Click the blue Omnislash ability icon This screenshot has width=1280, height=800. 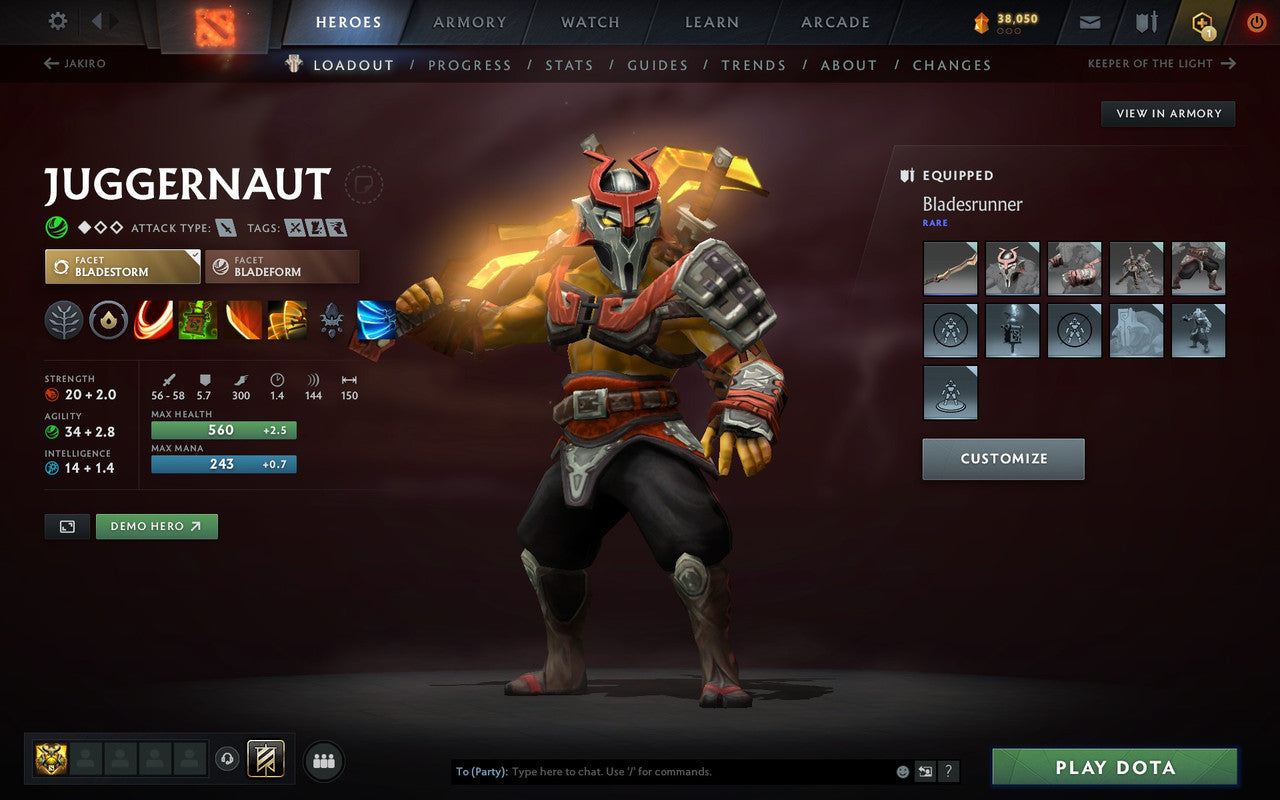pyautogui.click(x=378, y=319)
